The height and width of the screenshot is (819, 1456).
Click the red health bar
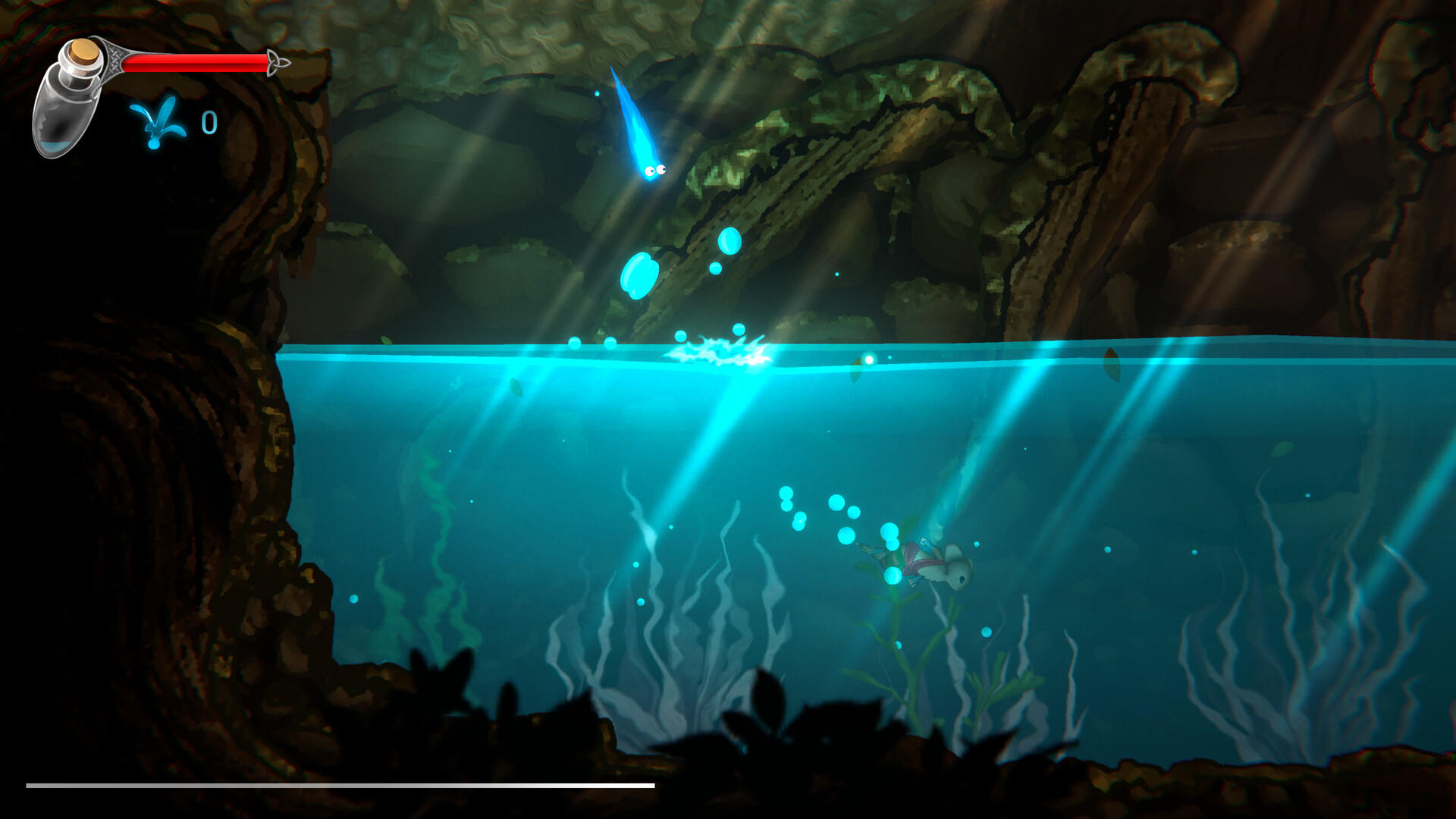(193, 63)
